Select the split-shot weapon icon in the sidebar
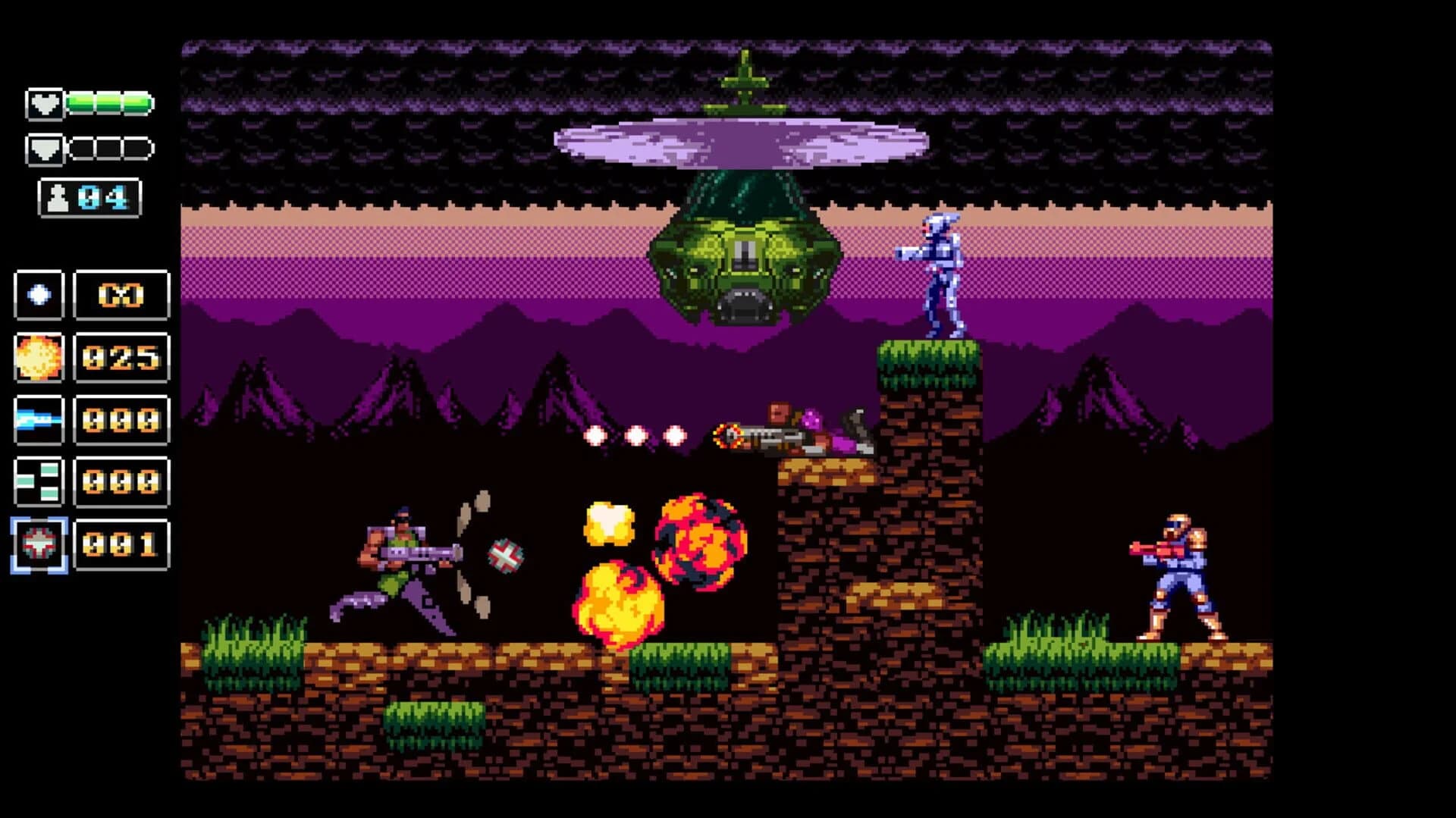This screenshot has width=1456, height=818. (39, 484)
